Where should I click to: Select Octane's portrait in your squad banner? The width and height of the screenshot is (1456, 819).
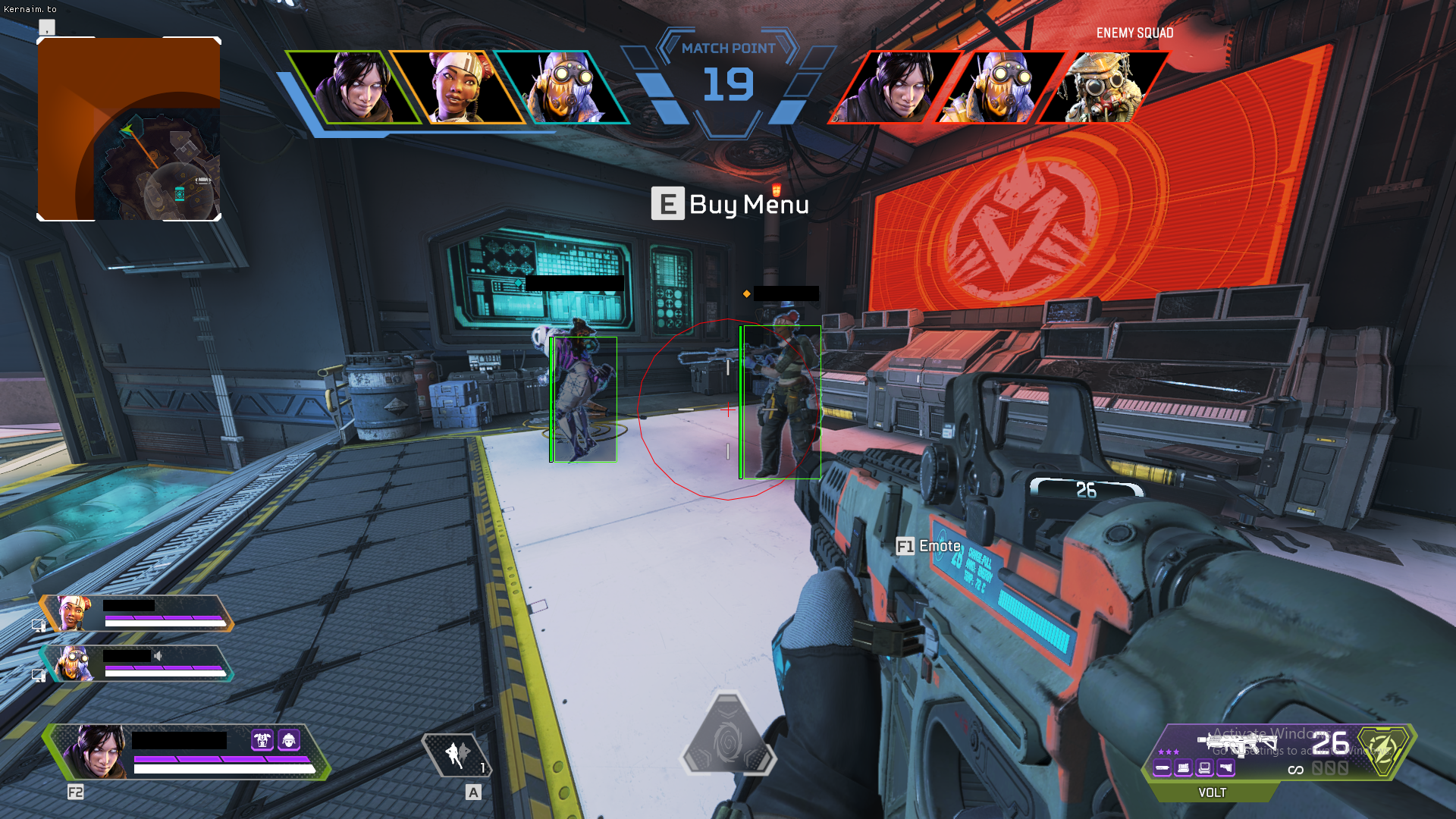point(562,87)
